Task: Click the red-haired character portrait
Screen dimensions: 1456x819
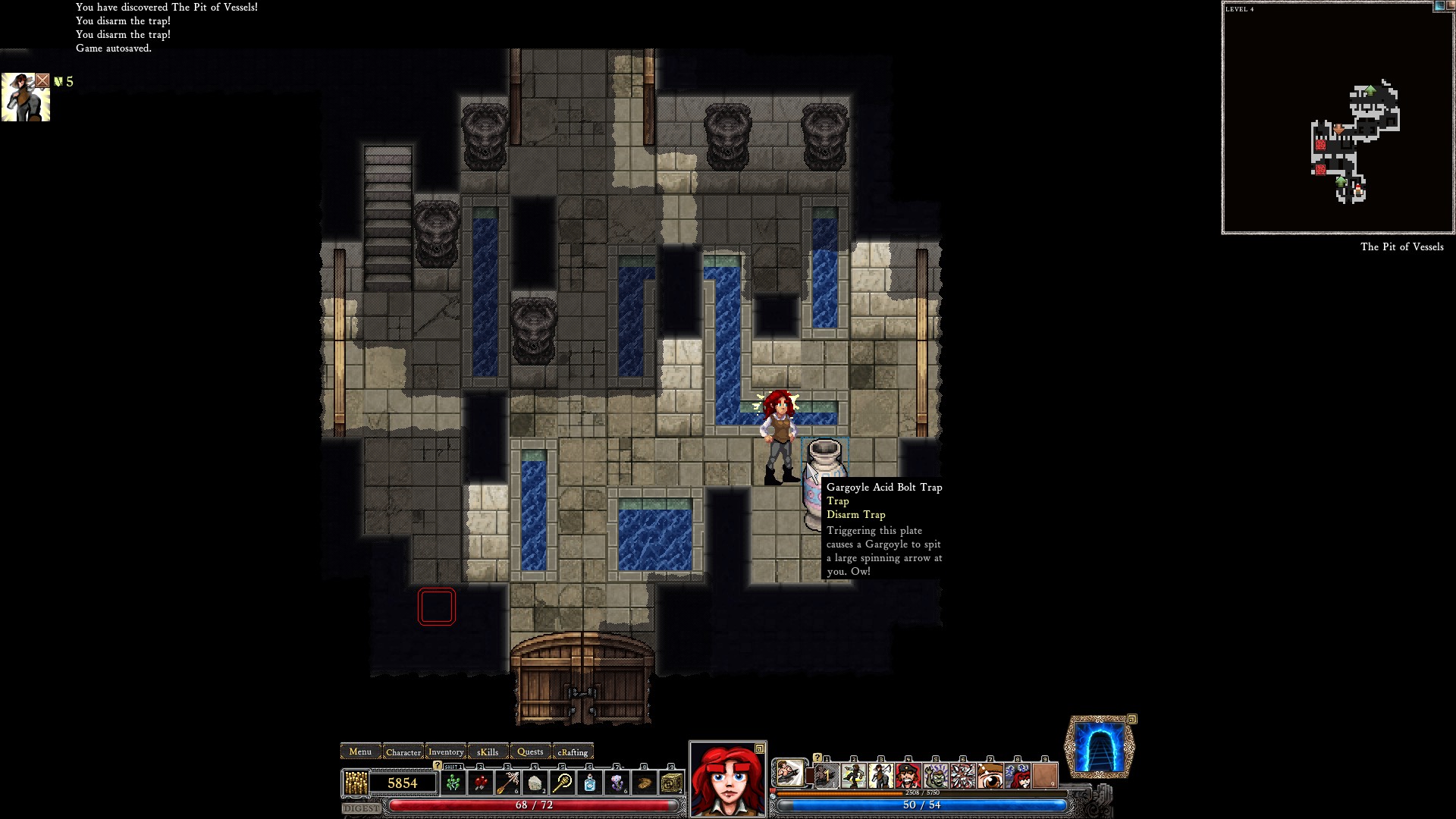Action: 727,779
